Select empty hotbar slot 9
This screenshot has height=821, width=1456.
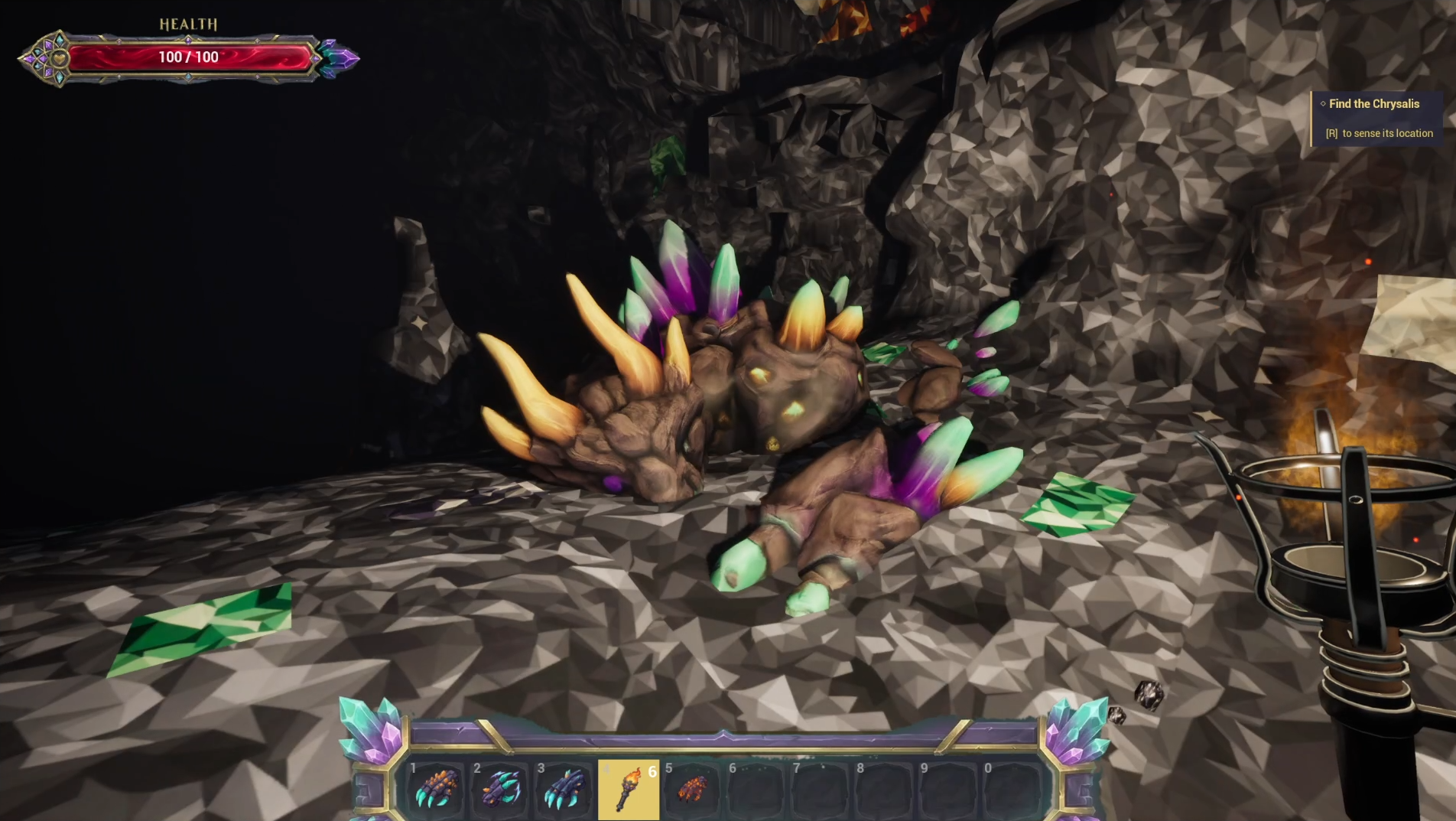click(x=948, y=792)
